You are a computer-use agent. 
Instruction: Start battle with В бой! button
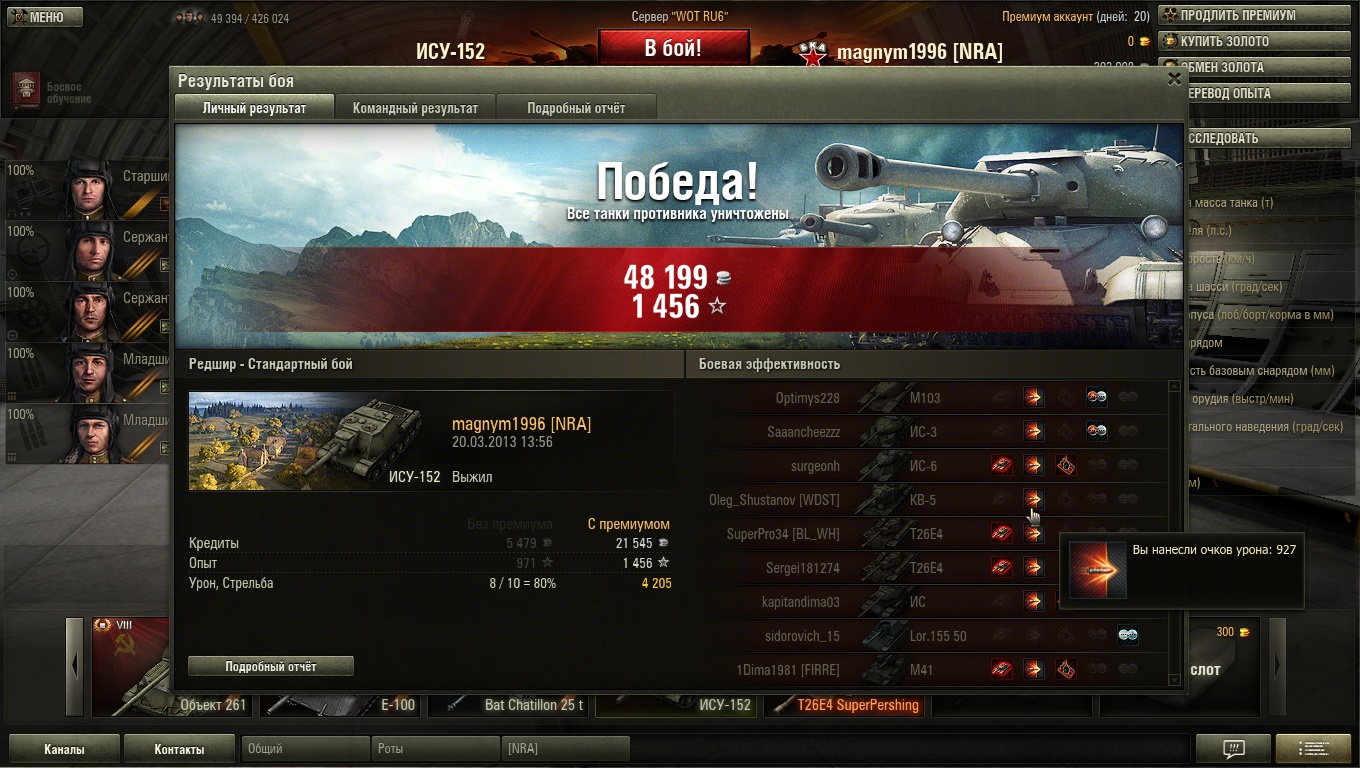pyautogui.click(x=673, y=48)
